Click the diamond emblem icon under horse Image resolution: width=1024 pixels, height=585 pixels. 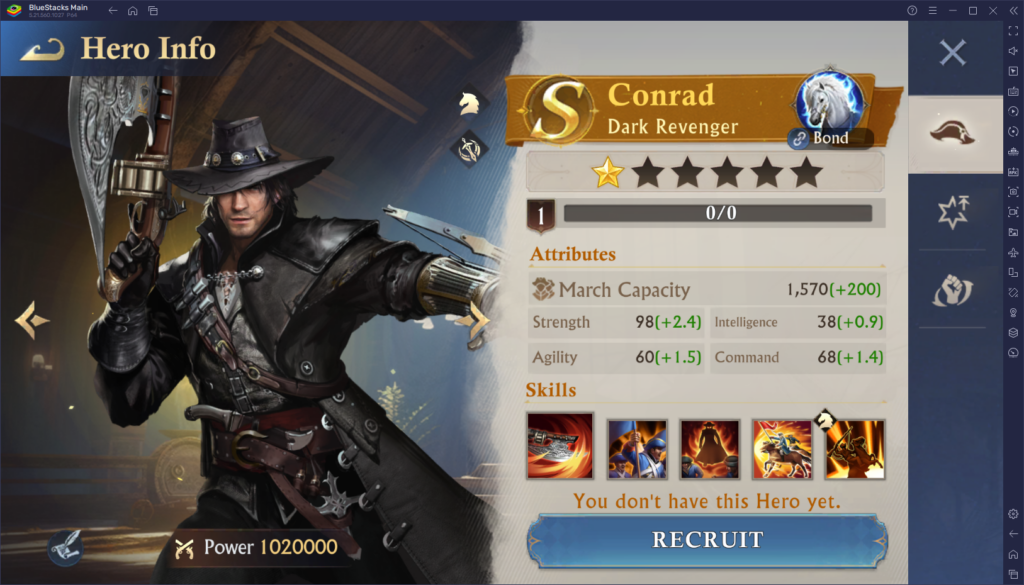pyautogui.click(x=469, y=149)
